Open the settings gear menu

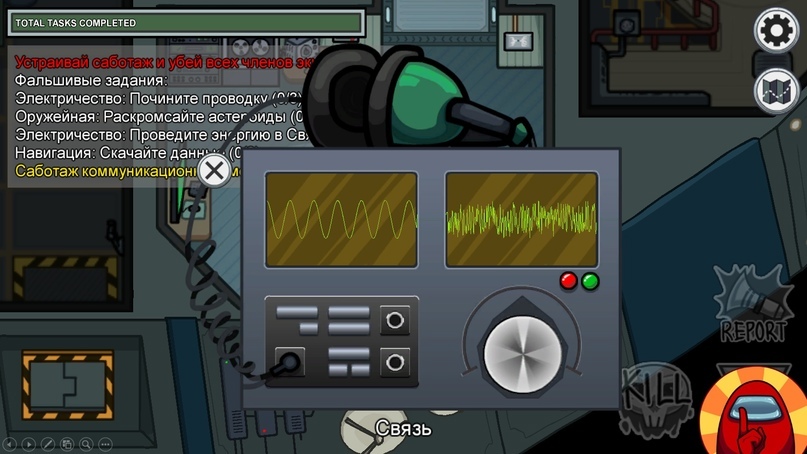tap(774, 31)
